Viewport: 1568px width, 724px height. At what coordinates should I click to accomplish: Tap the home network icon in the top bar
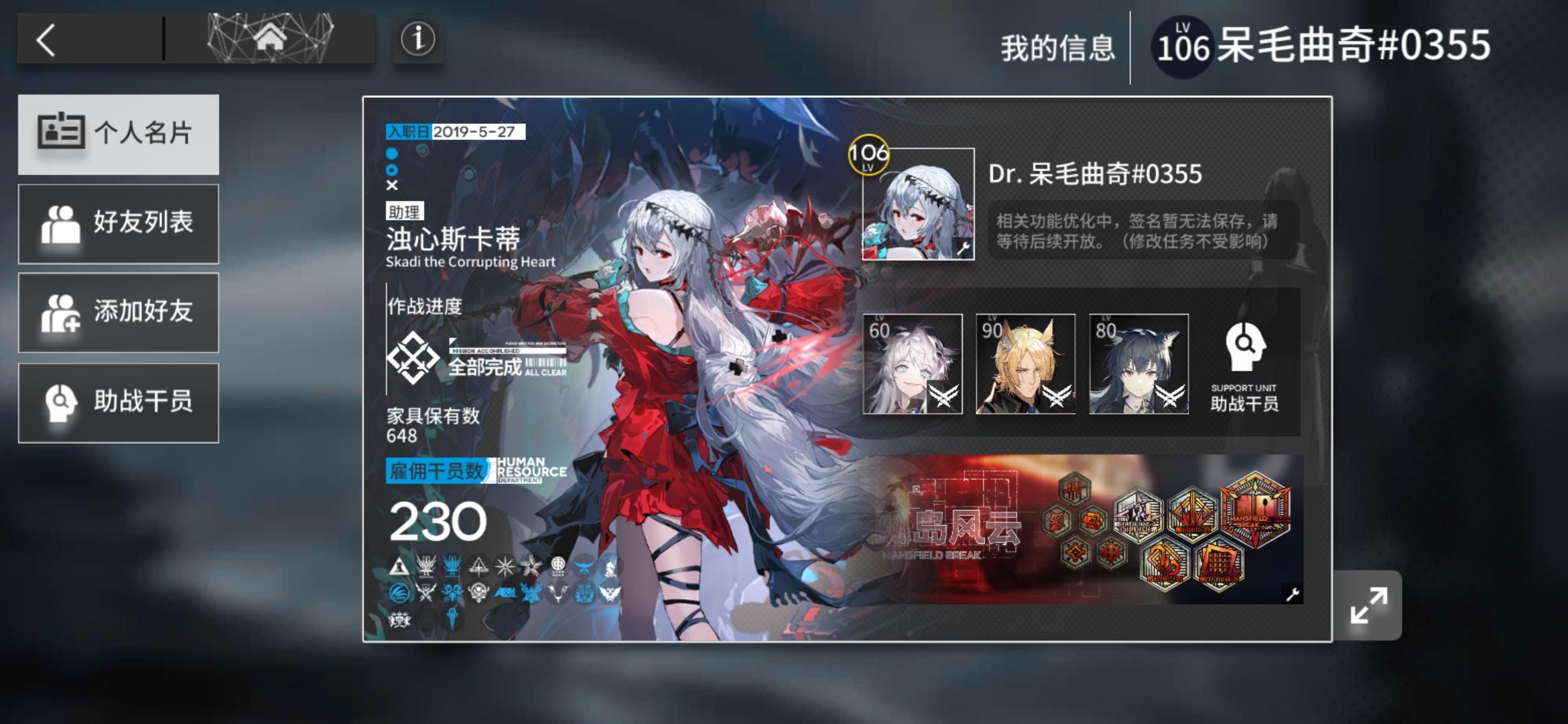coord(271,39)
